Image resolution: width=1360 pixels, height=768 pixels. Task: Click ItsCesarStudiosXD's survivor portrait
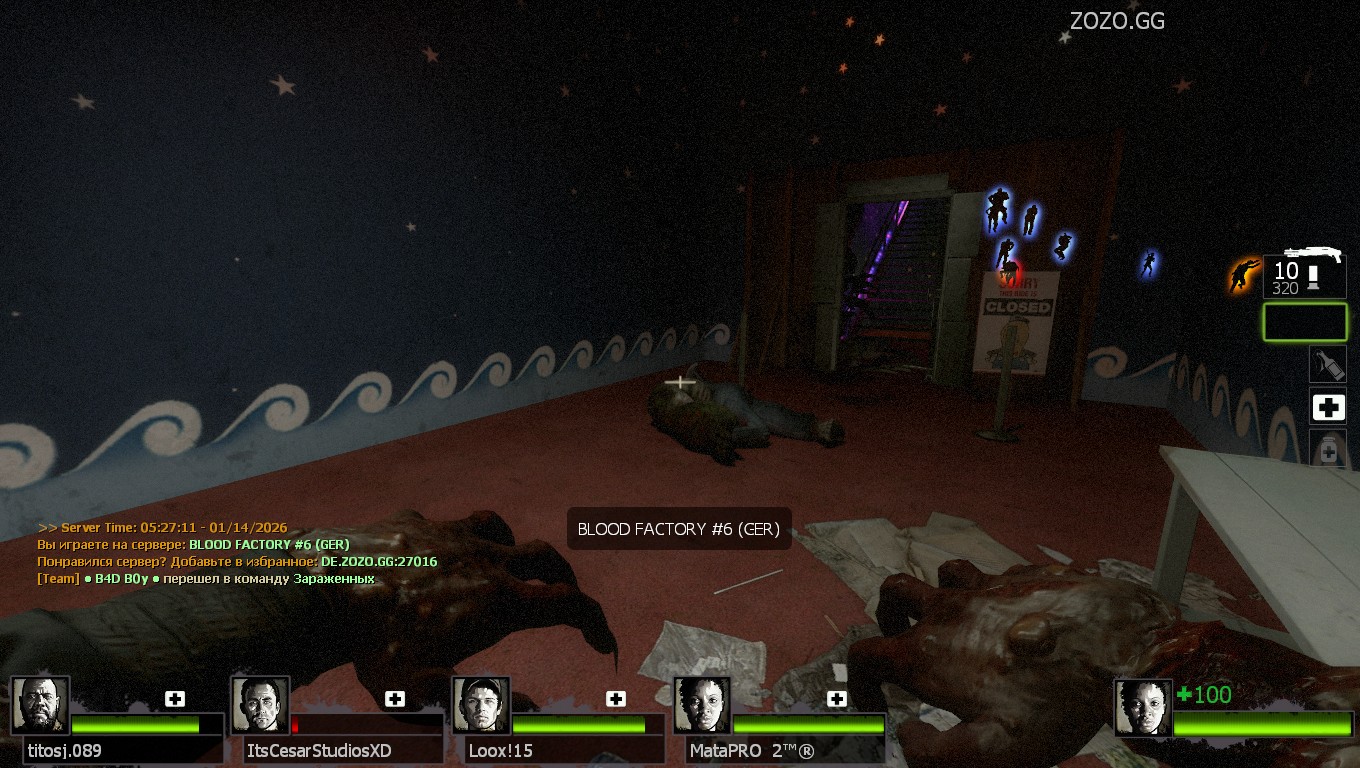point(260,705)
